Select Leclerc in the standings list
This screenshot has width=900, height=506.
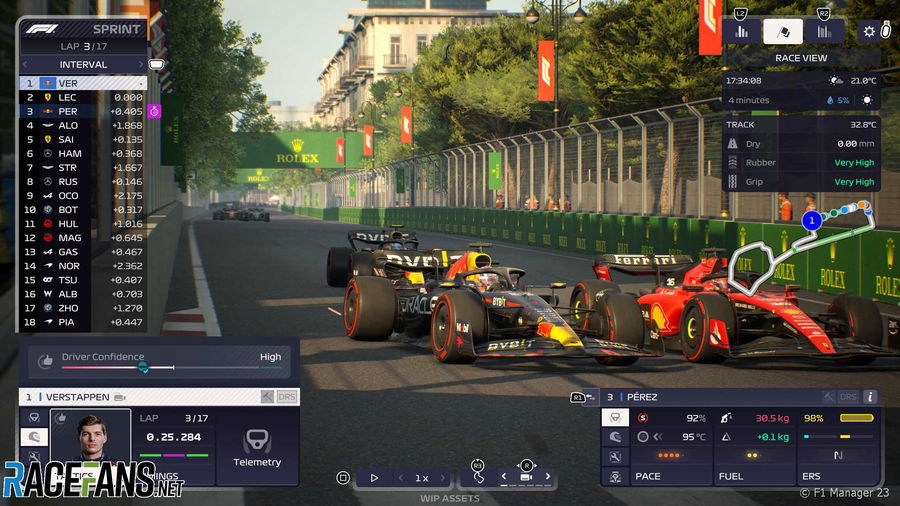tap(68, 97)
